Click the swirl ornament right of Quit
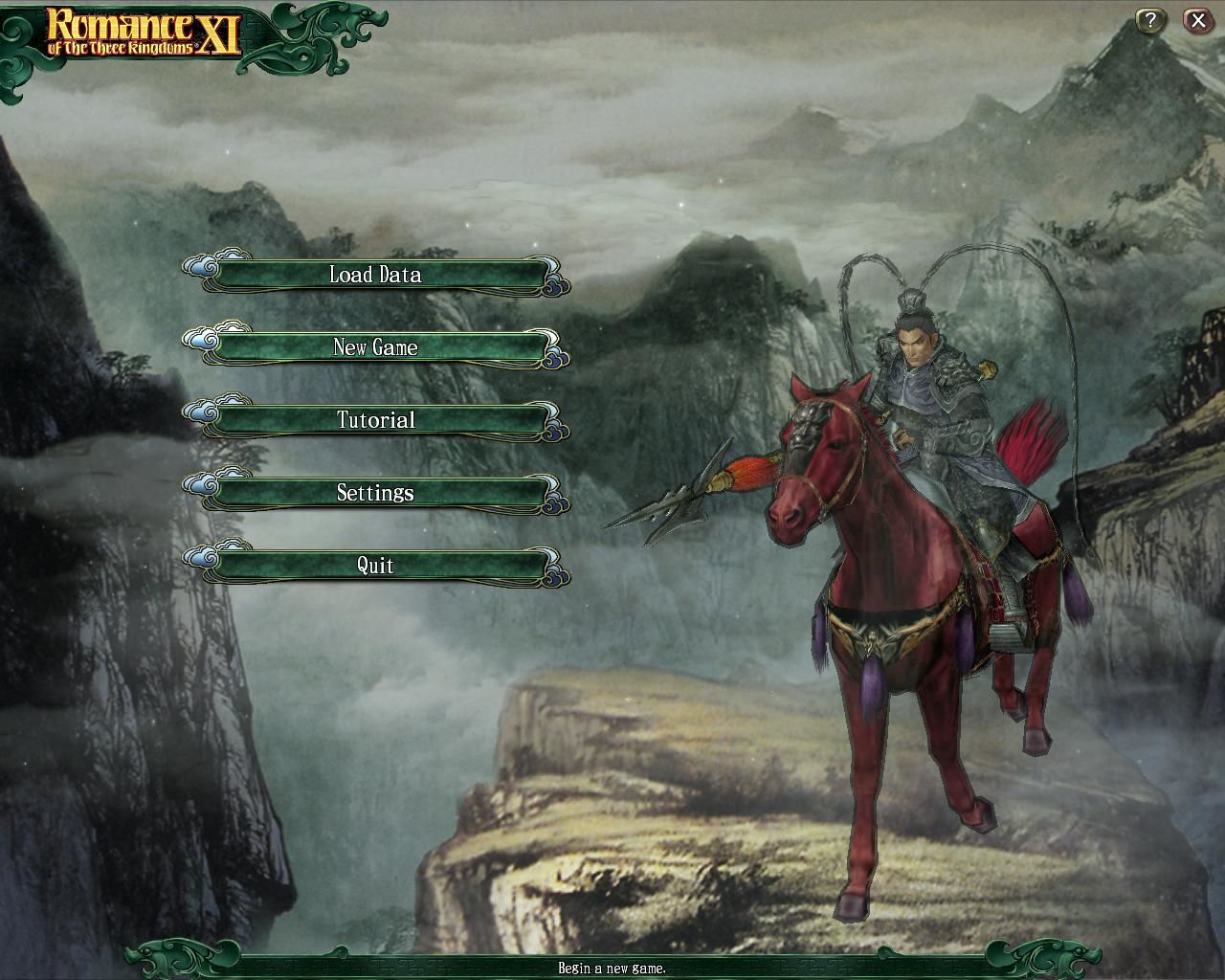 (553, 574)
